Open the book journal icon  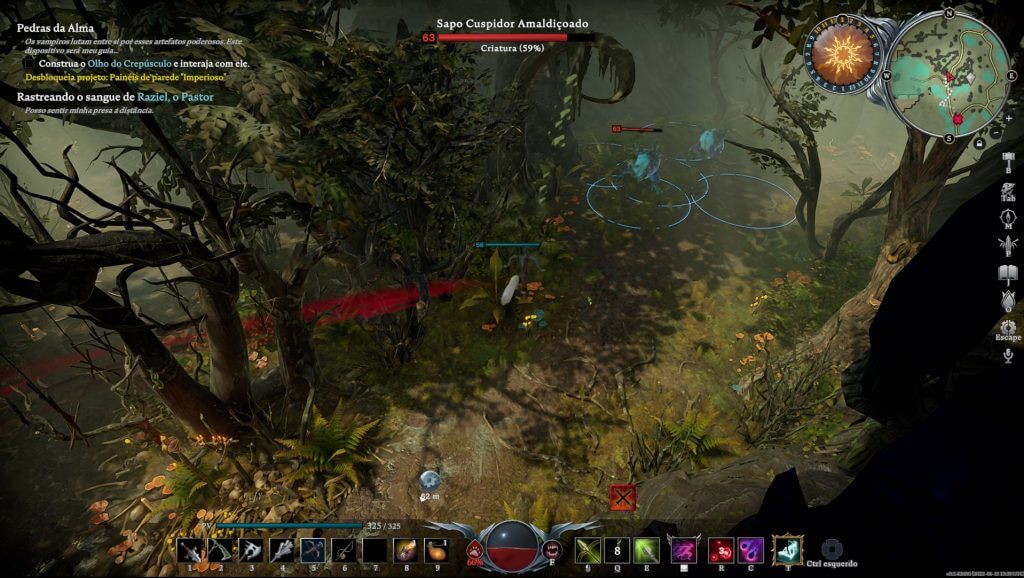(x=1007, y=273)
